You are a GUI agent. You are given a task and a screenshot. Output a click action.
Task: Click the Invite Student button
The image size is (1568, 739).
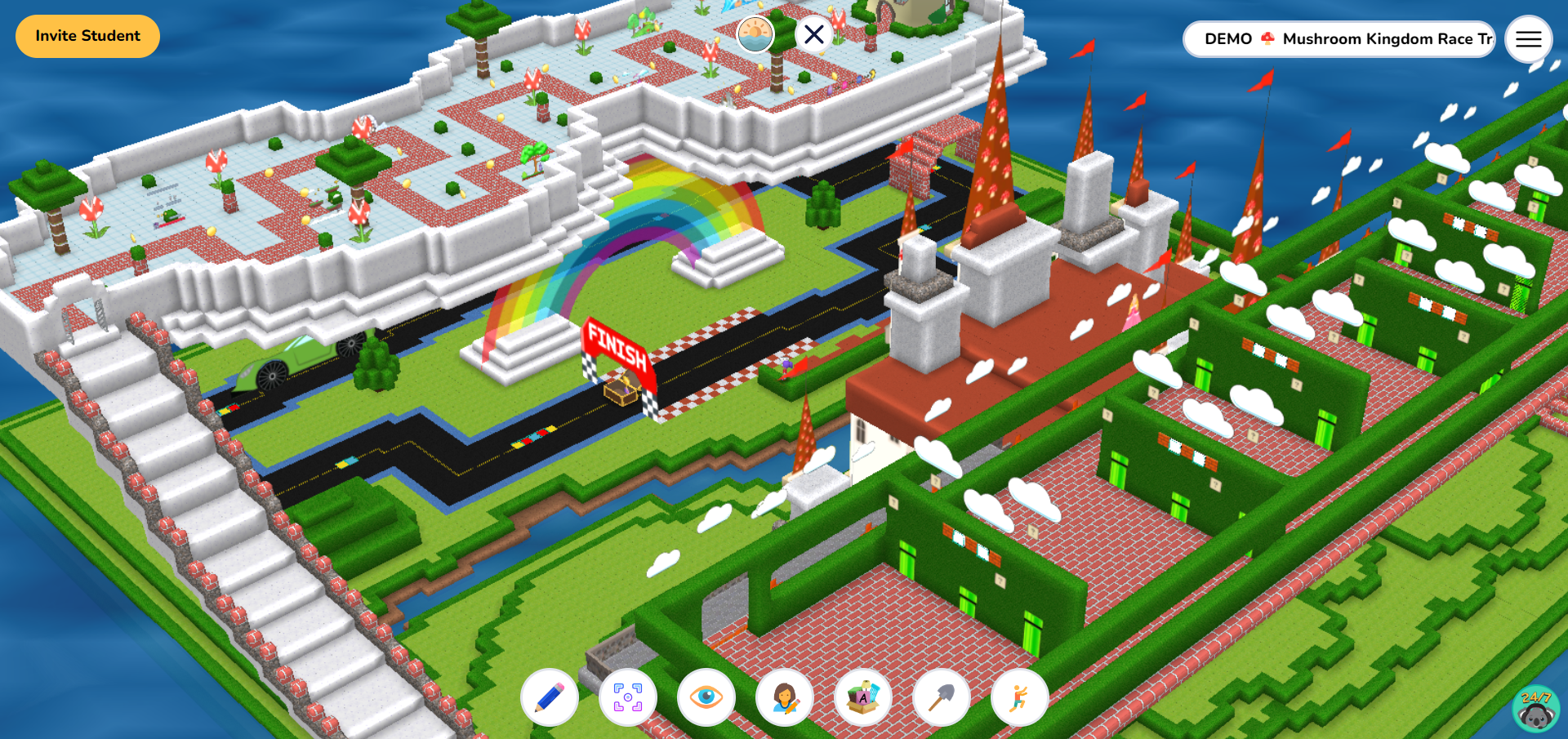pyautogui.click(x=87, y=36)
